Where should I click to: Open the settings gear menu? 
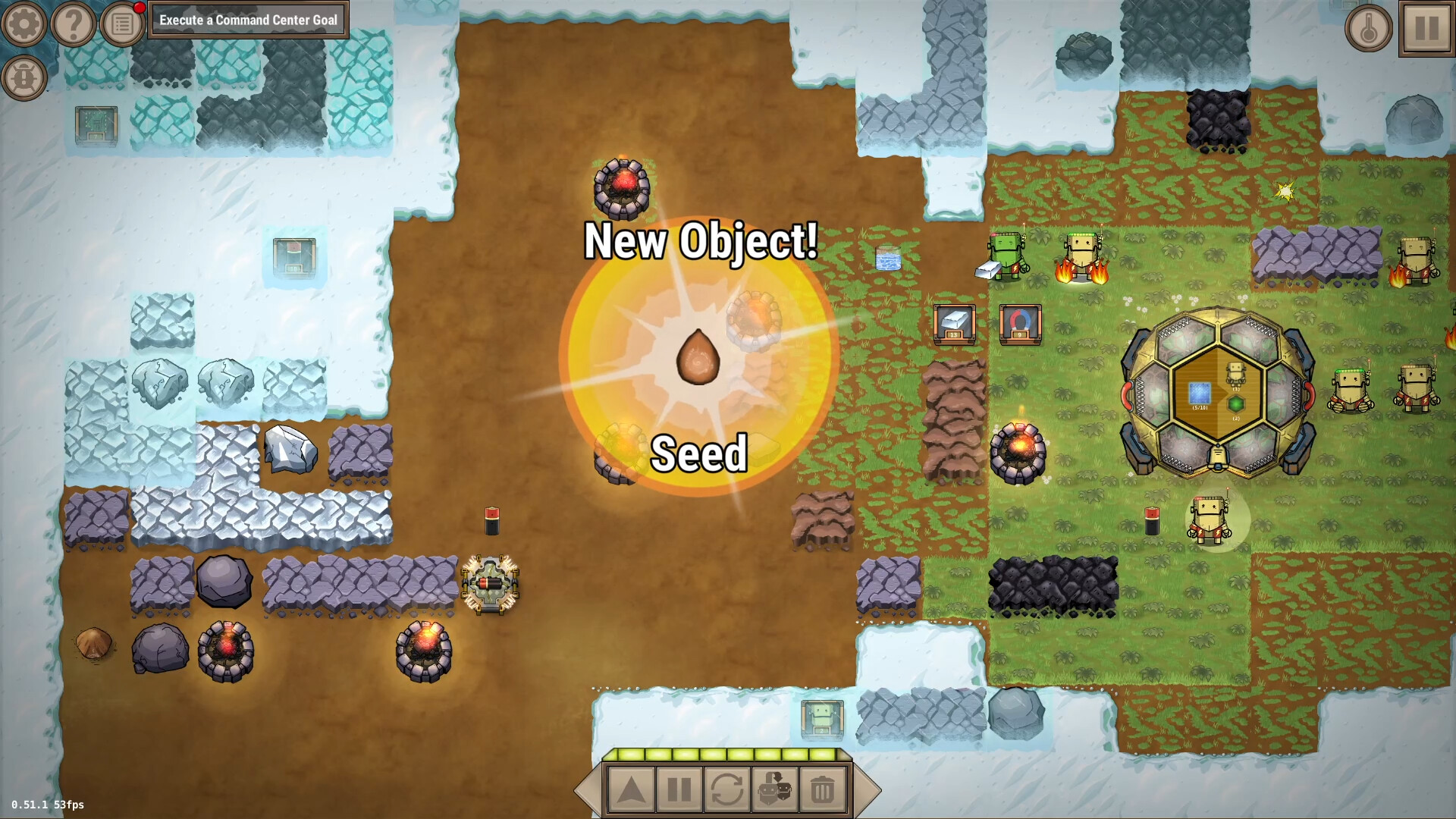[x=23, y=23]
